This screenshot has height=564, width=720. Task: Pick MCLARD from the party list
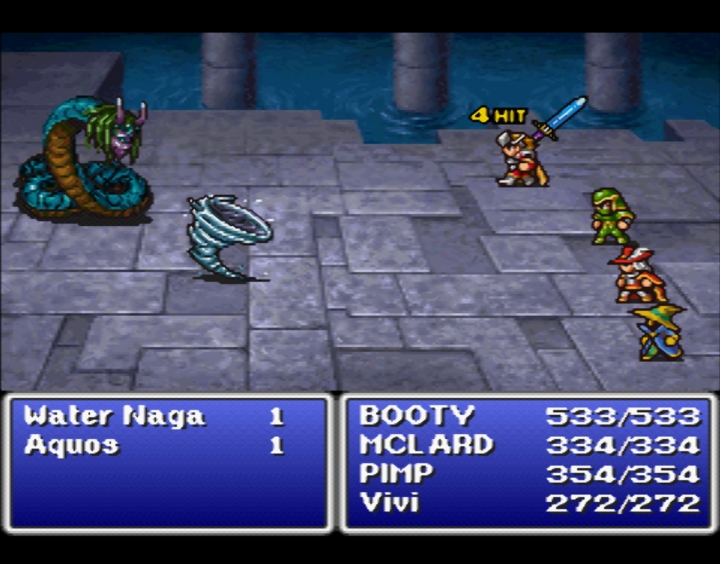tap(426, 445)
